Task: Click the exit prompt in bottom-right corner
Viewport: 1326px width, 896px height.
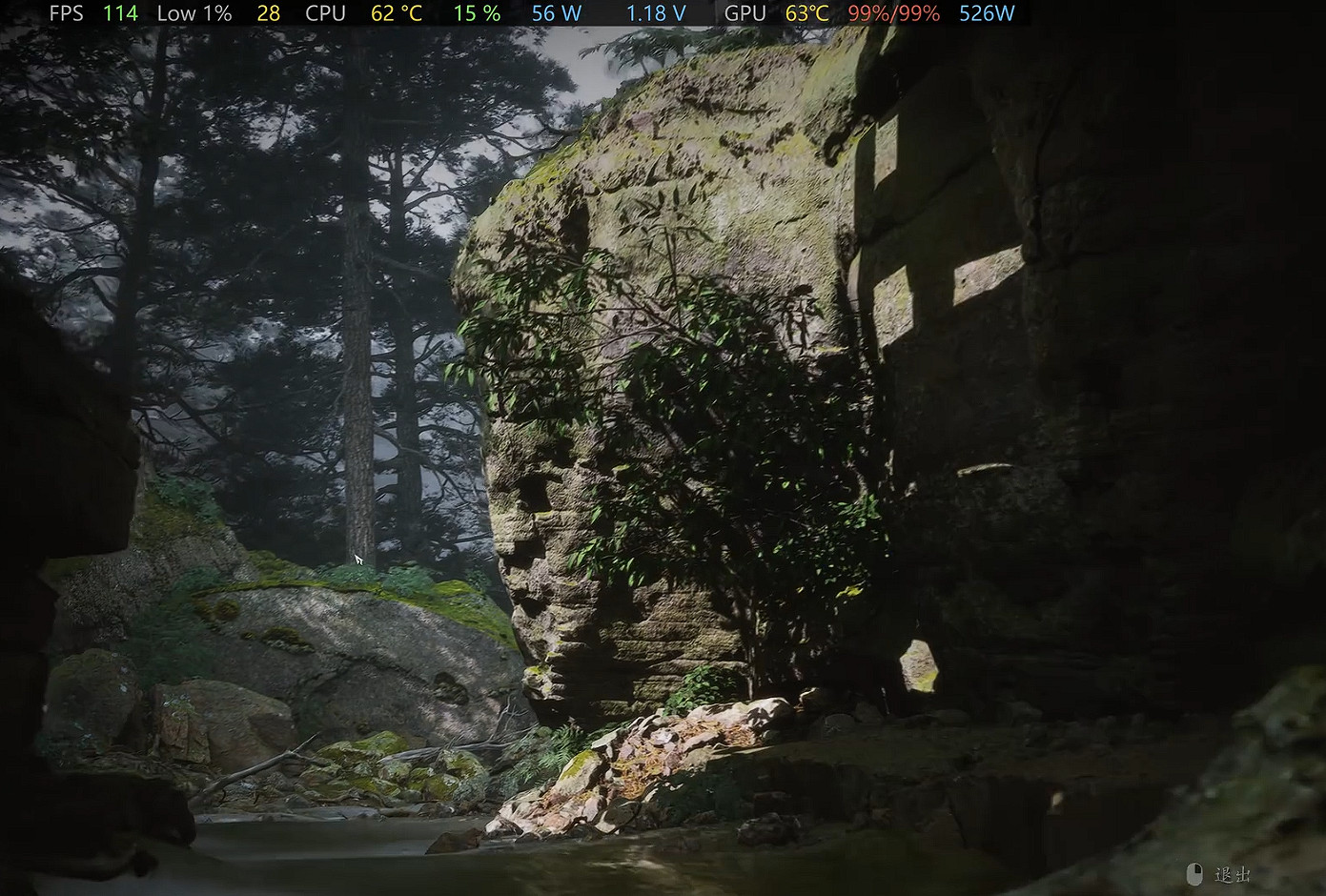Action: [x=1215, y=874]
